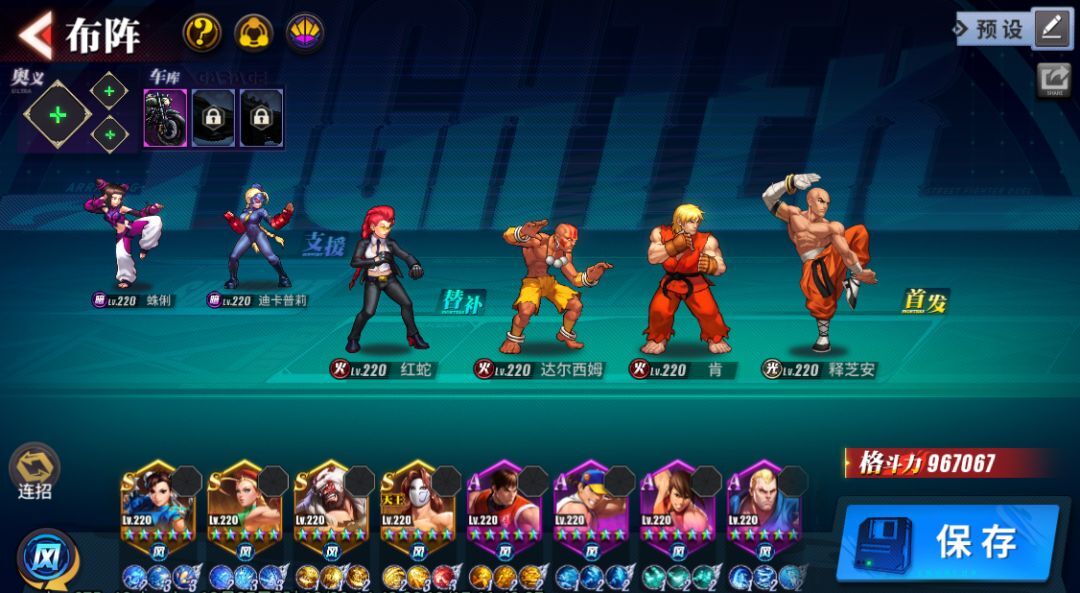Edit the 预设 preset formation
Image resolution: width=1080 pixels, height=593 pixels.
pos(1051,29)
